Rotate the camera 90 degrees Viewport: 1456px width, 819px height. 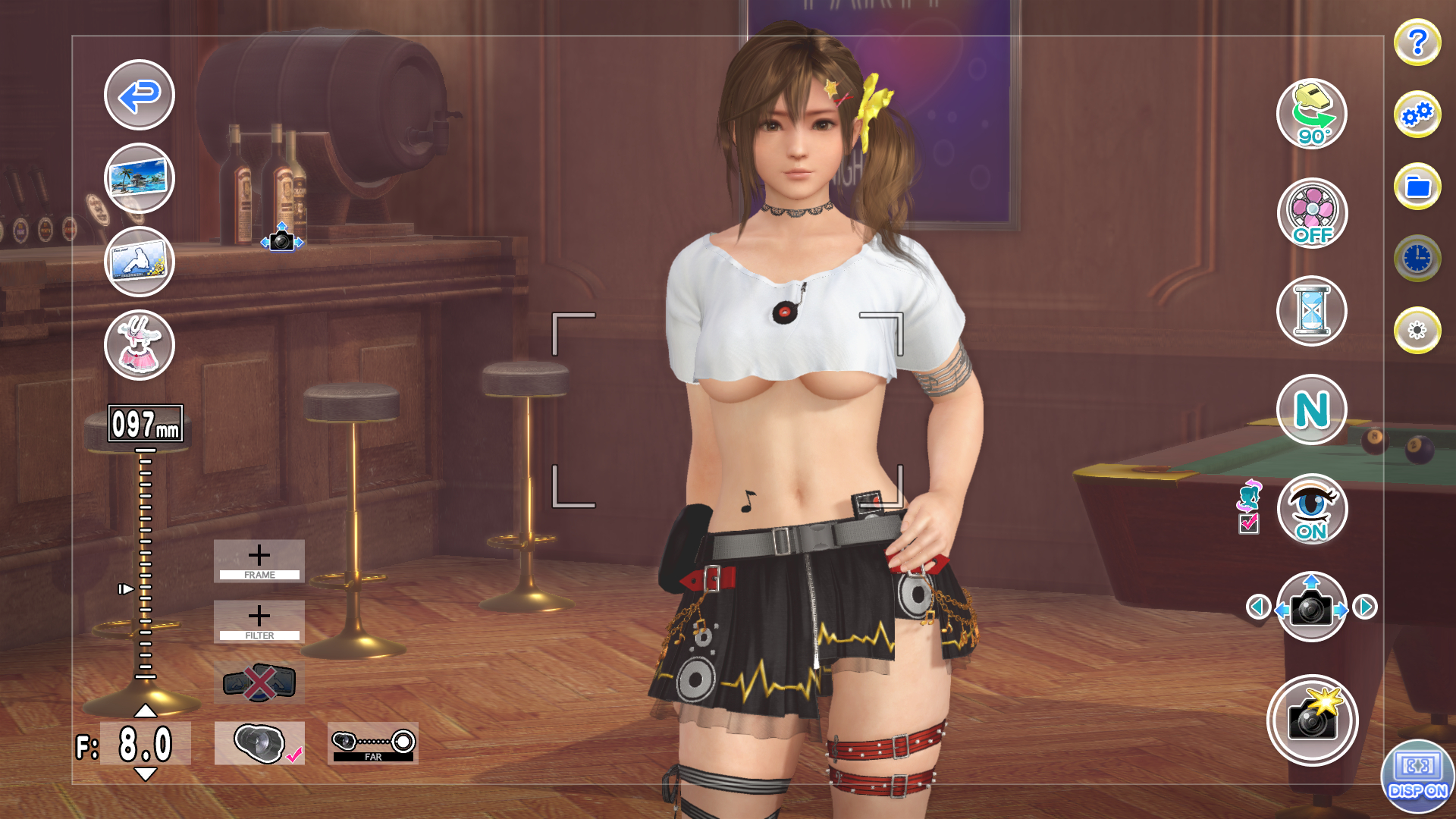click(x=1312, y=114)
